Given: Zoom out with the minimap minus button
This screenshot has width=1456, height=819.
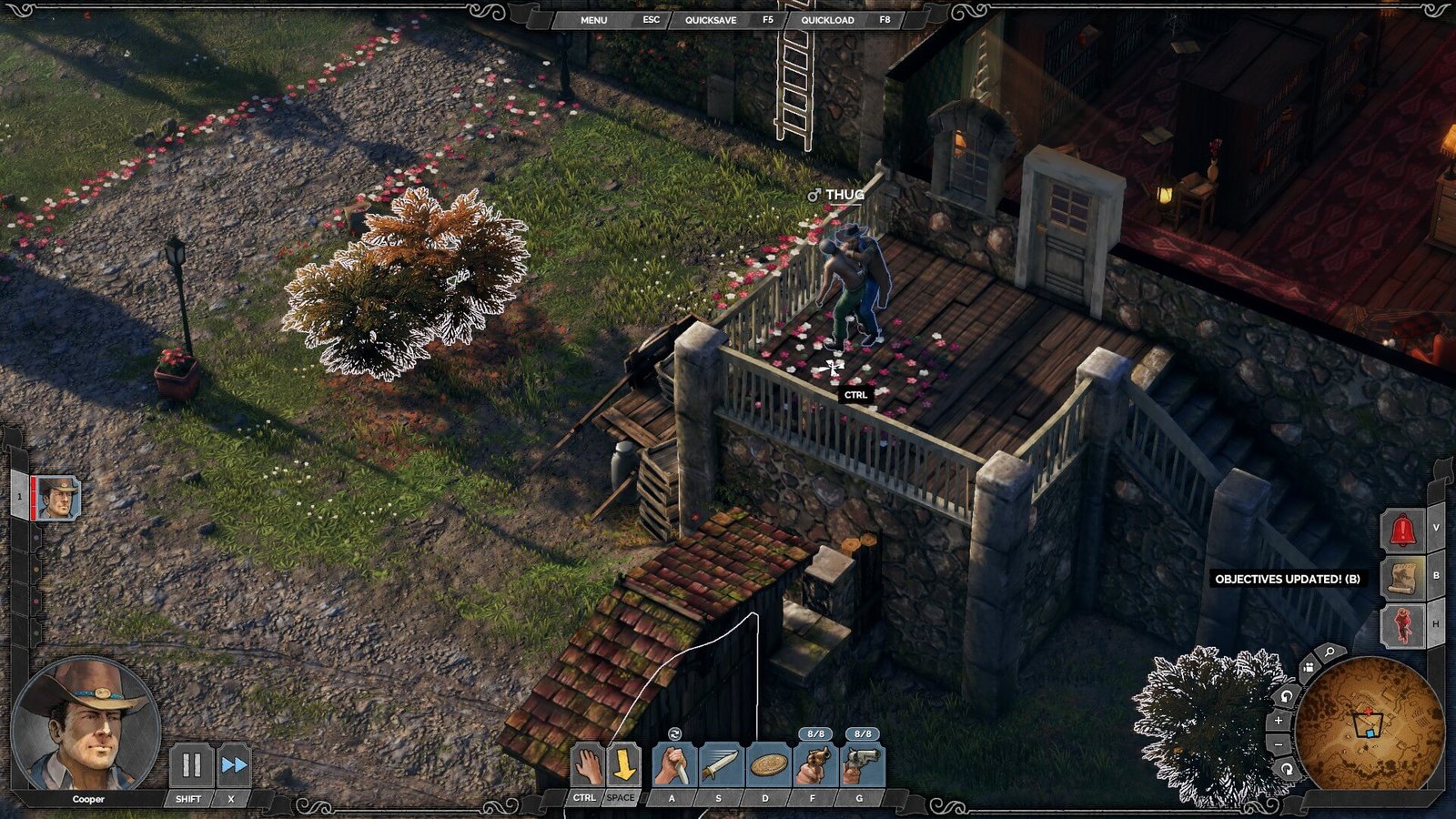Looking at the screenshot, I should (x=1278, y=744).
